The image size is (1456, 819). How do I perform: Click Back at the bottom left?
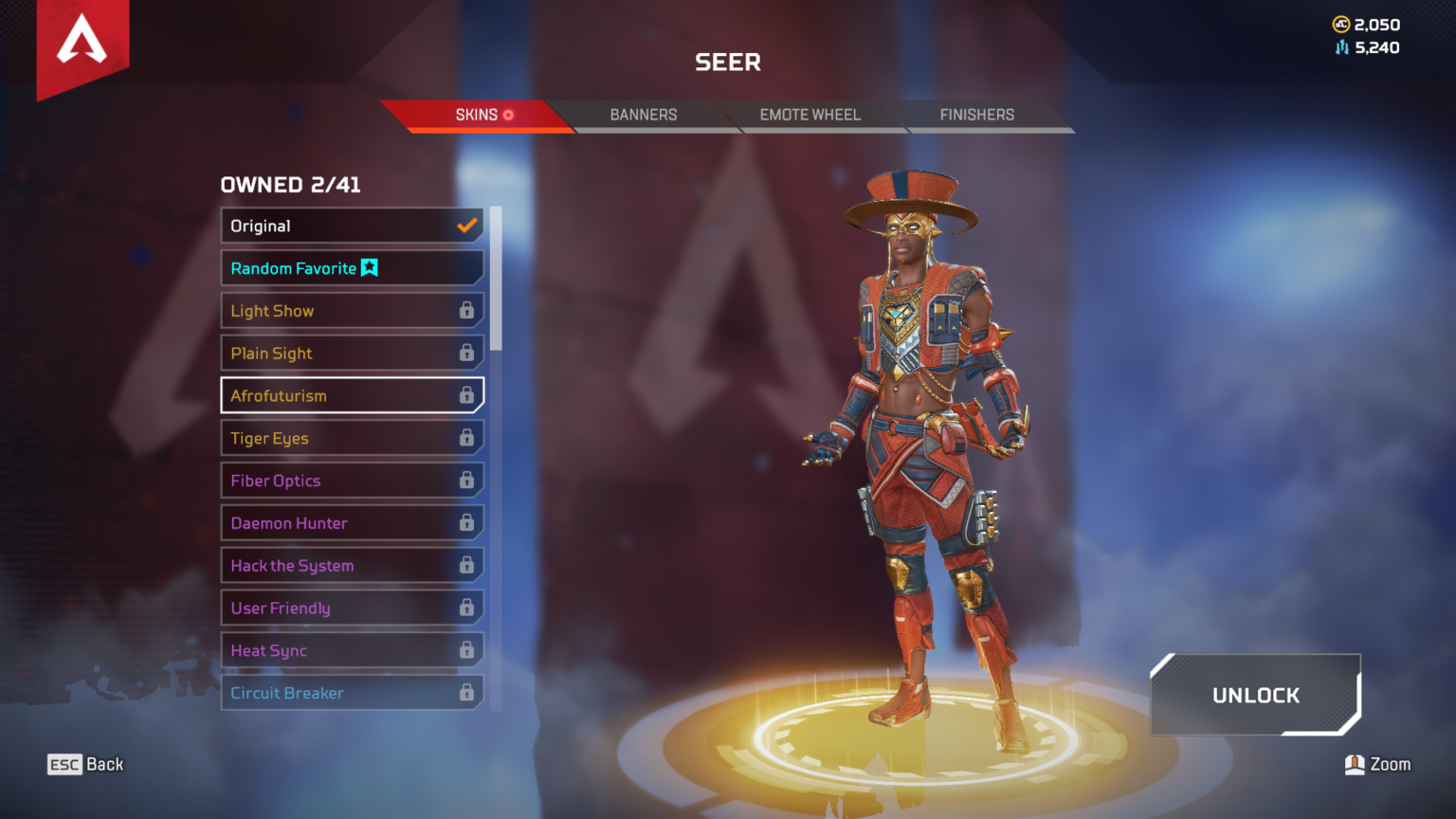[106, 764]
